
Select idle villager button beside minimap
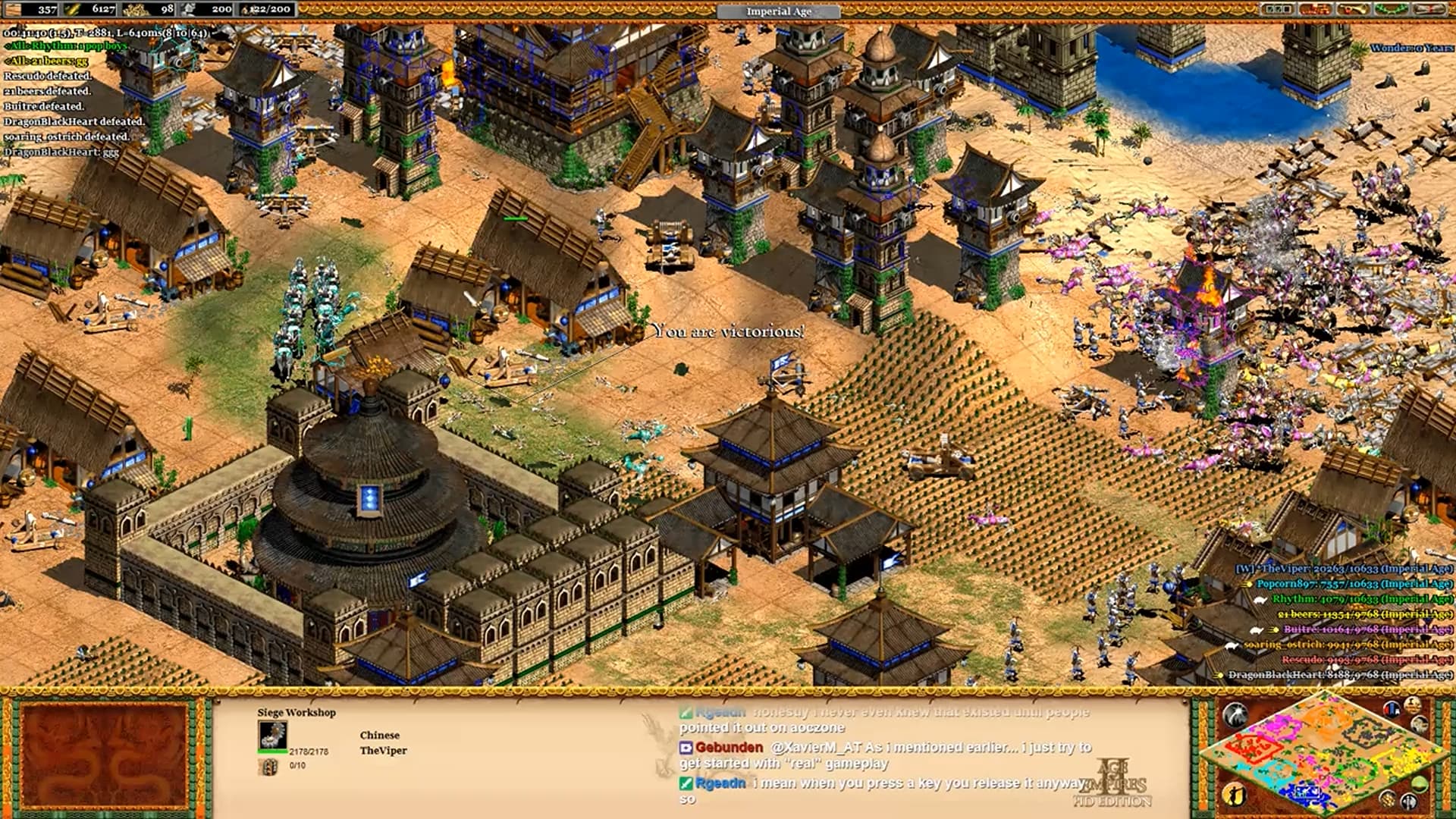click(x=1235, y=795)
